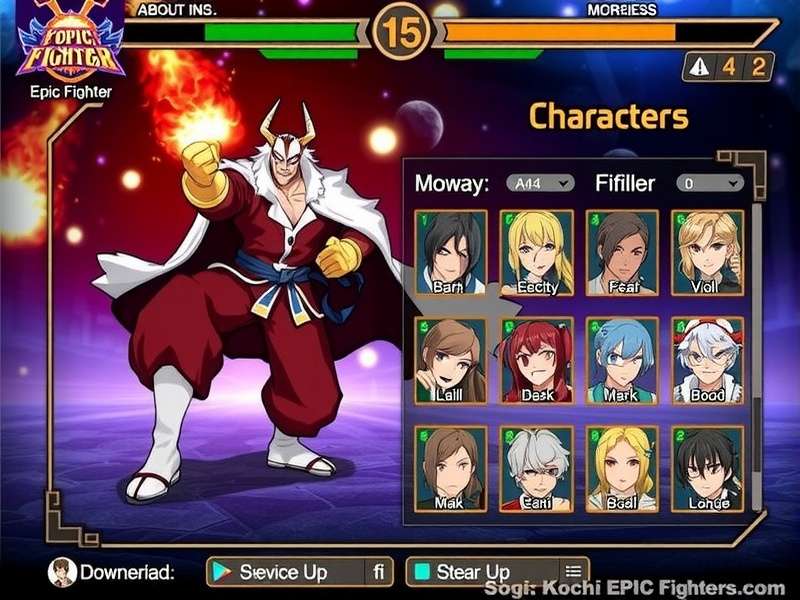Click the Sevice Up button
This screenshot has width=800, height=600.
coord(298,572)
